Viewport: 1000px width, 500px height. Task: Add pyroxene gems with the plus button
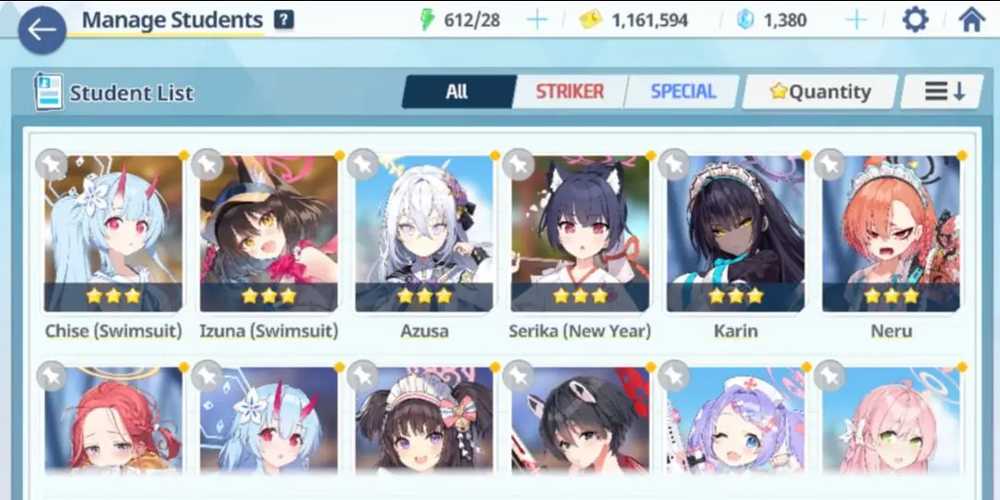point(856,20)
